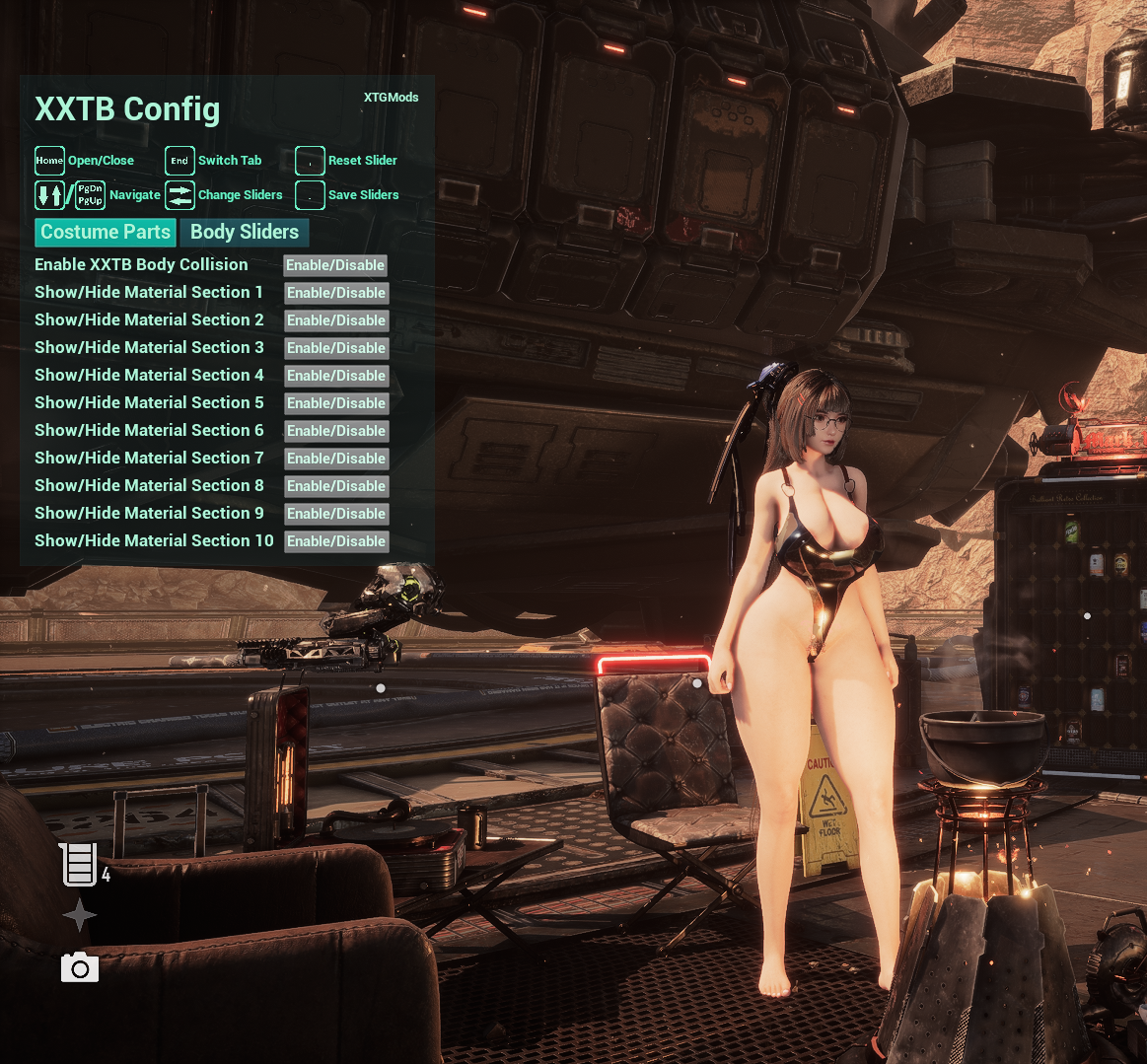Switch to the Body Sliders tab
This screenshot has height=1064, width=1147.
(x=244, y=233)
